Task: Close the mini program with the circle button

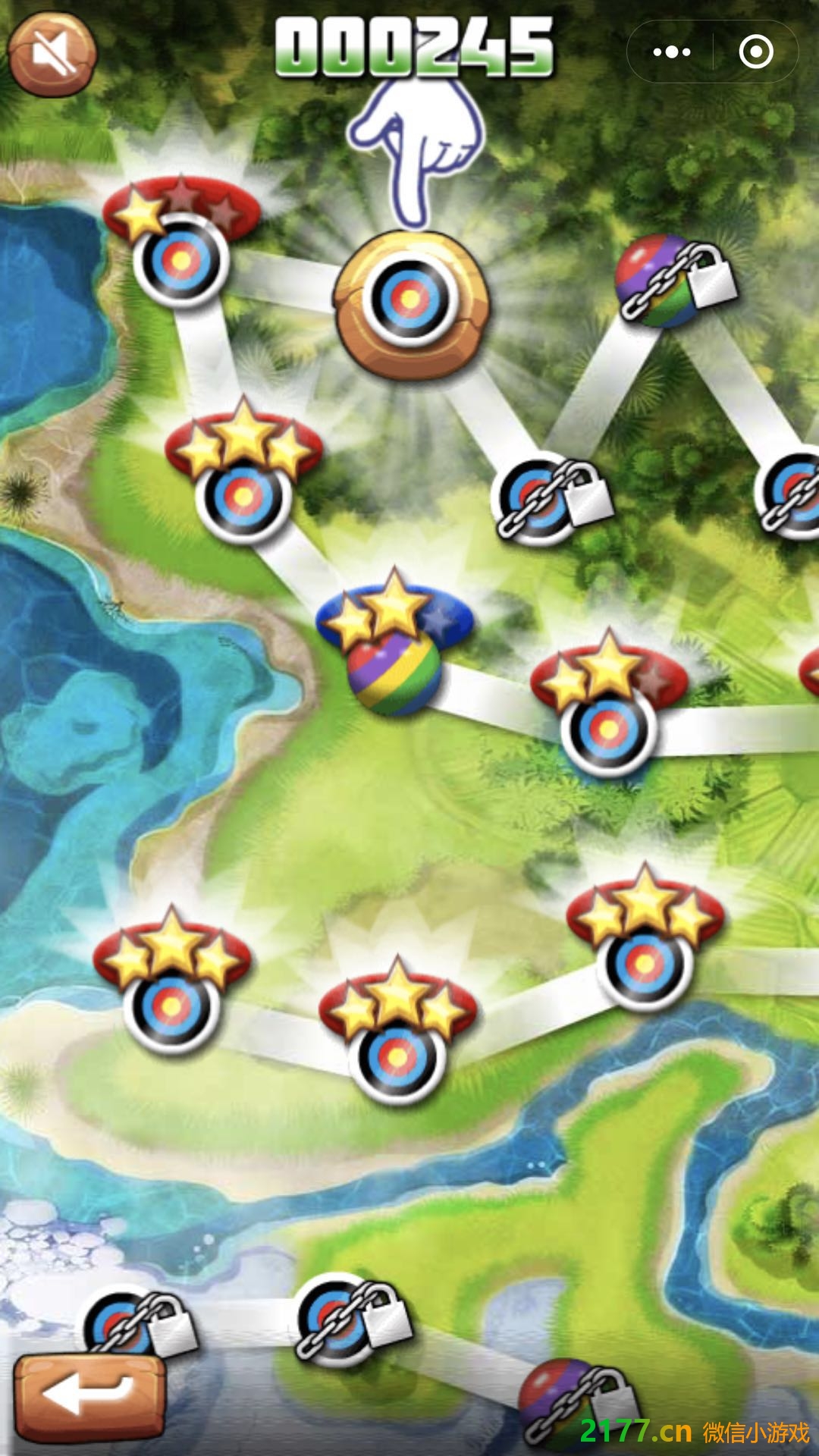Action: (x=755, y=52)
